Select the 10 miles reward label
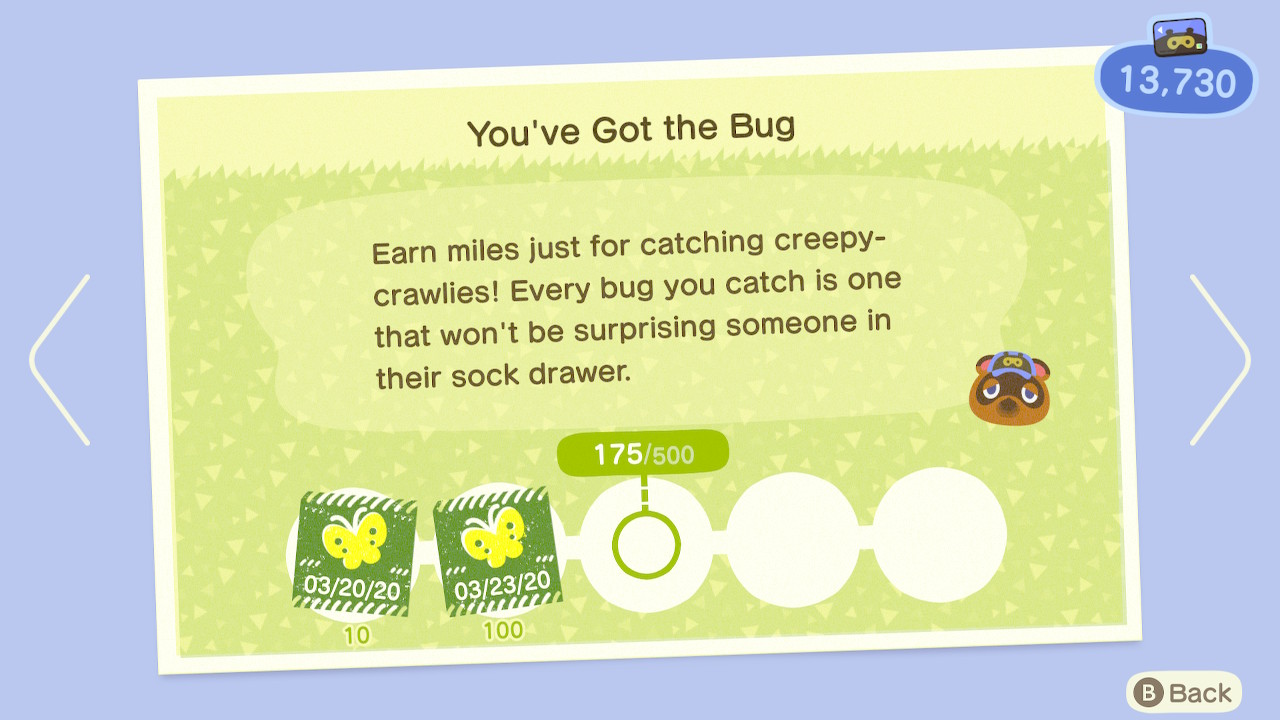Screen dimensions: 1280x720 358,630
